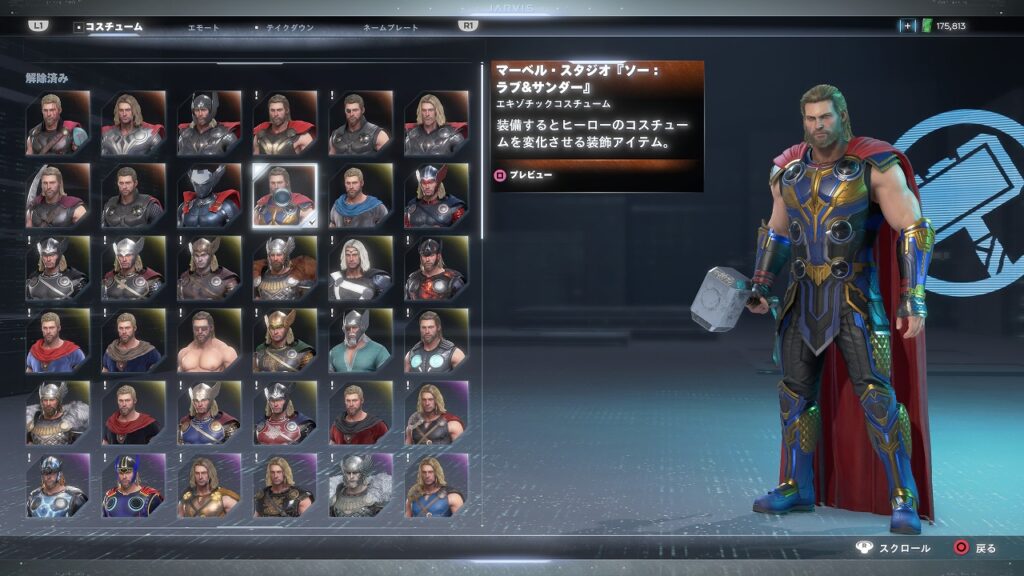Select the costume with glowing cyan chest discs
The image size is (1024, 576).
(x=435, y=342)
